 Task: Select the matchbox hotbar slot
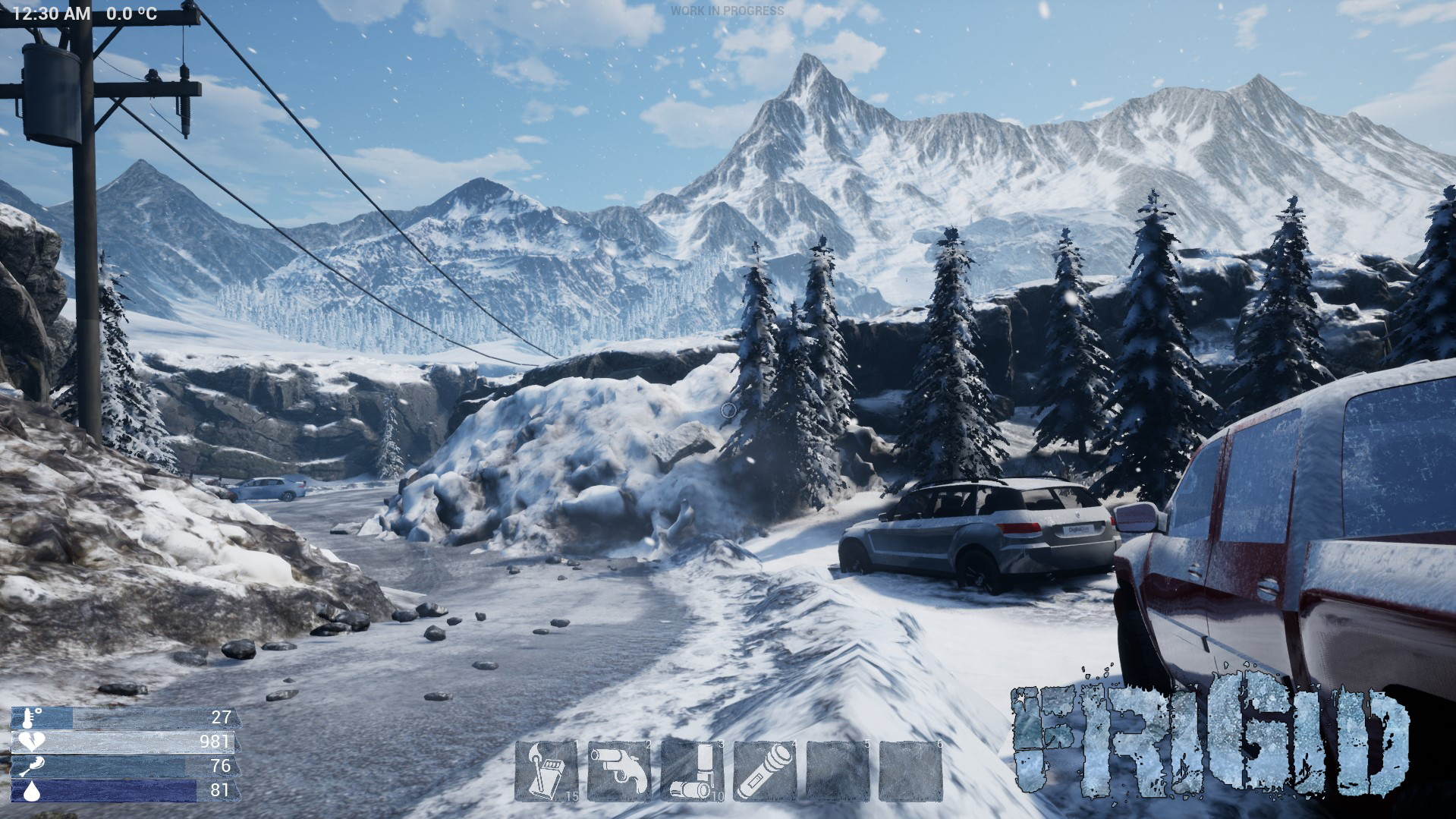[x=546, y=770]
